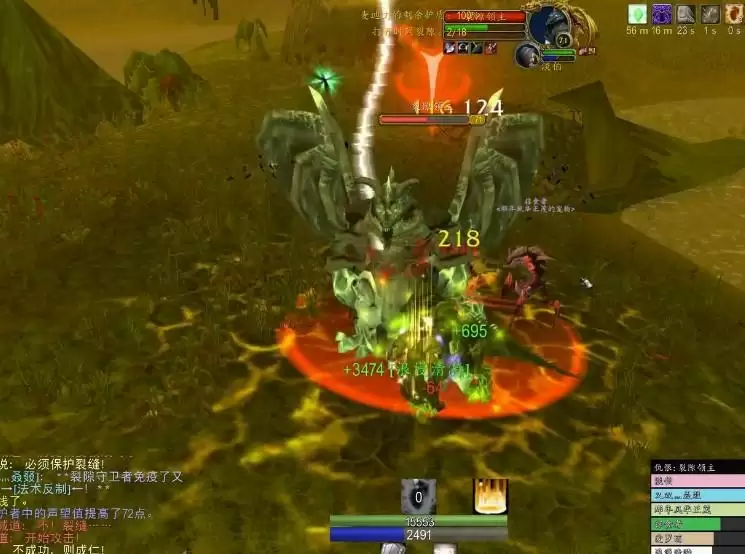745x554 pixels.
Task: Select the green crystal buff icon
Action: point(637,14)
